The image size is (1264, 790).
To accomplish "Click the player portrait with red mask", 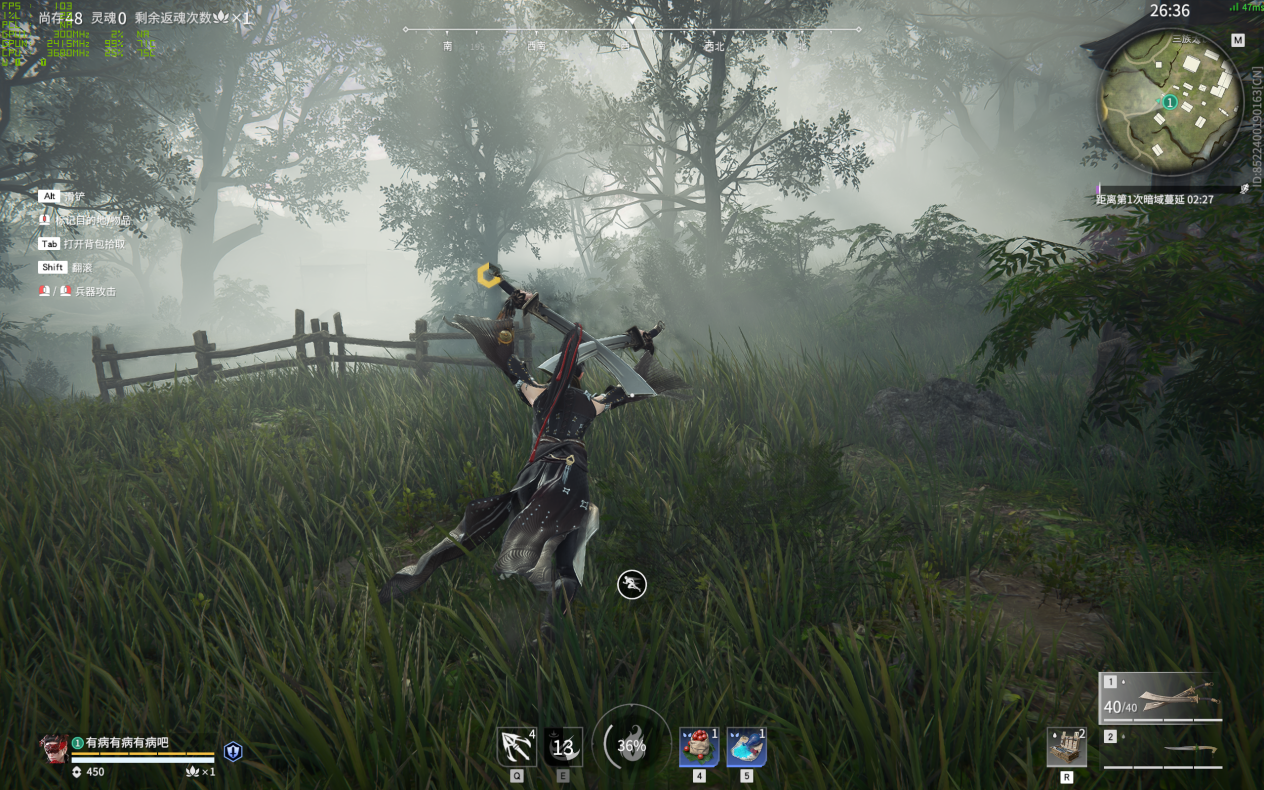I will (x=53, y=749).
